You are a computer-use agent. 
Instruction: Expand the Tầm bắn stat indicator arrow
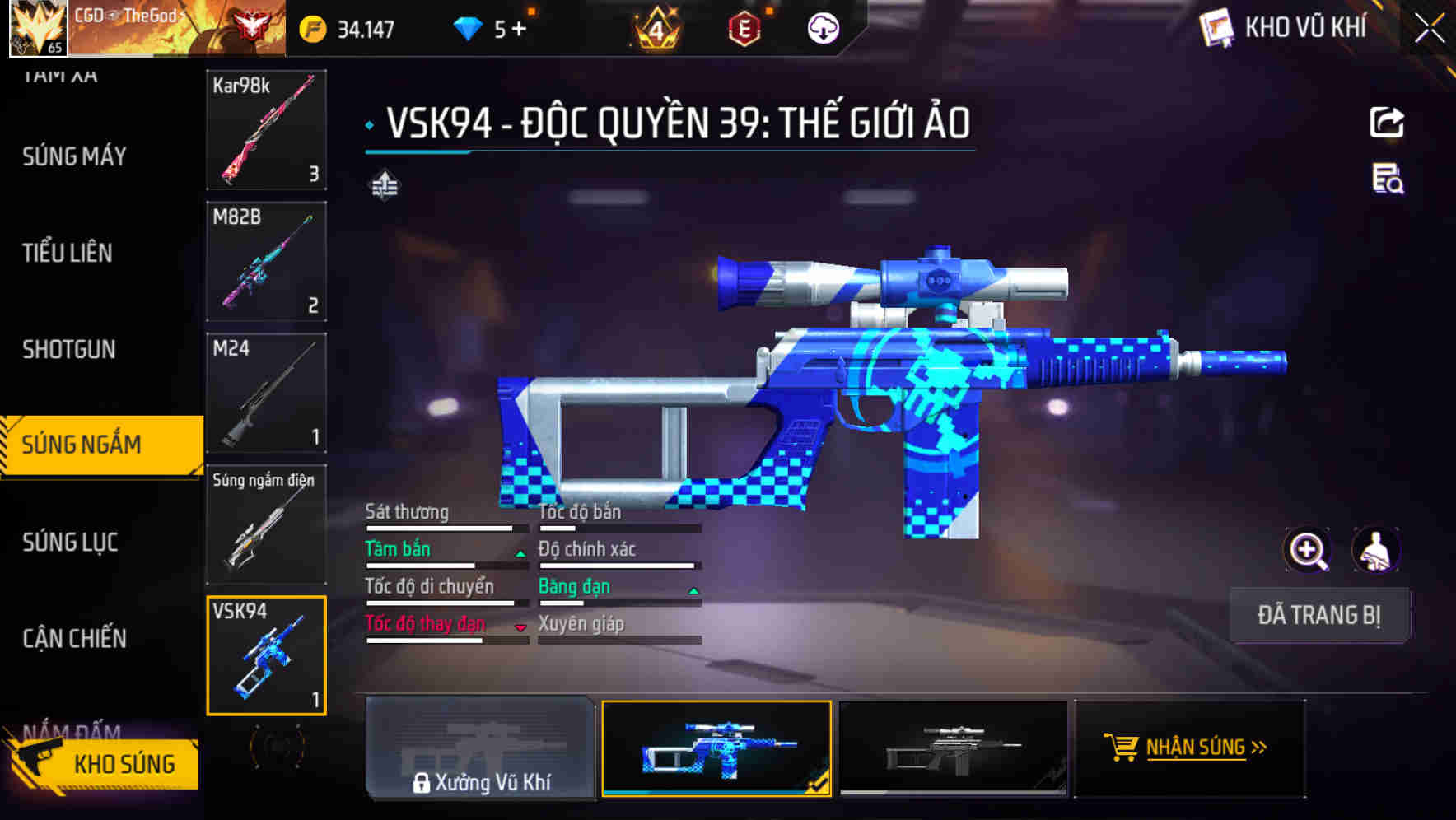pos(520,553)
